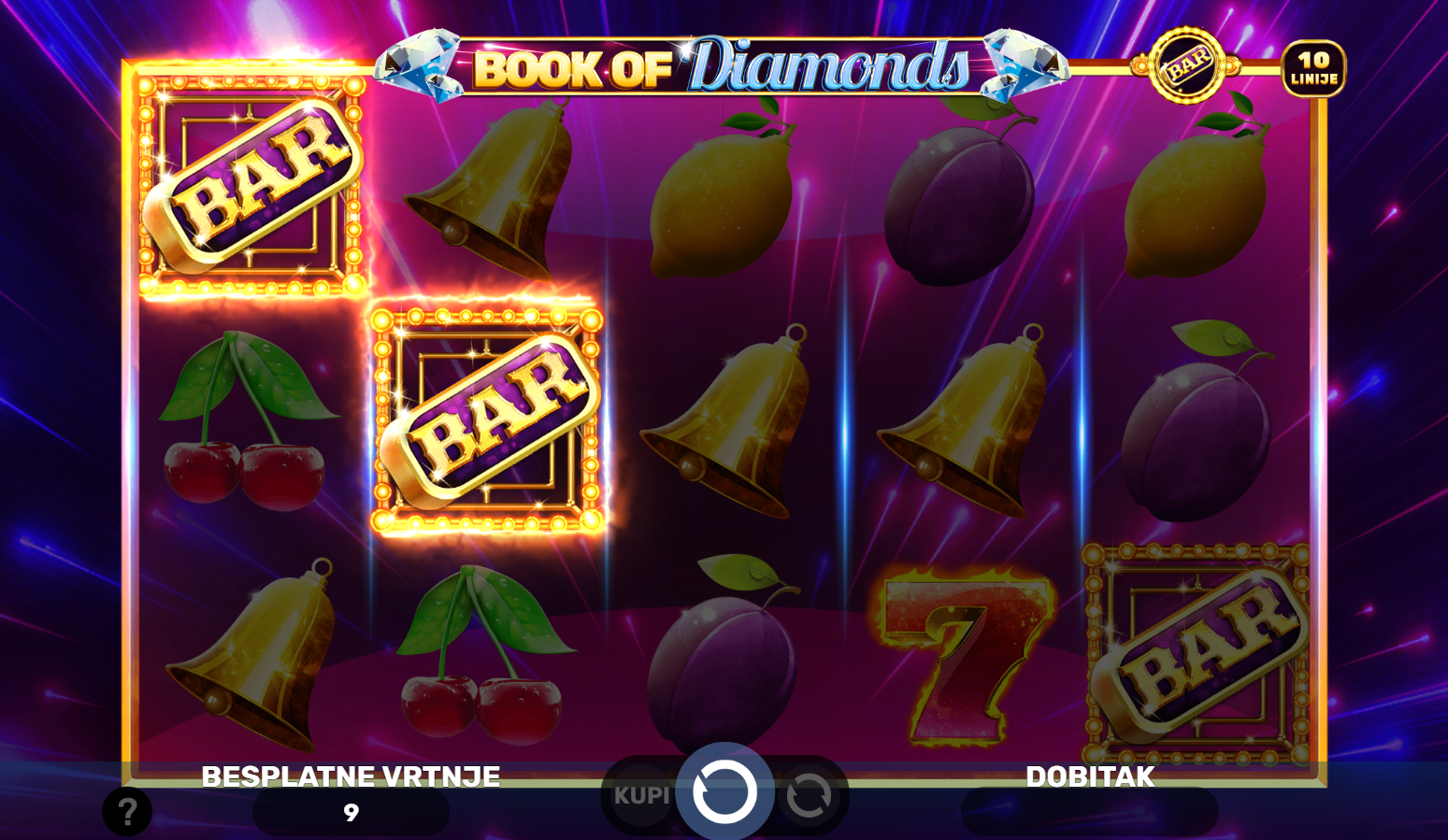Open the question mark help
1448x840 pixels.
[127, 811]
